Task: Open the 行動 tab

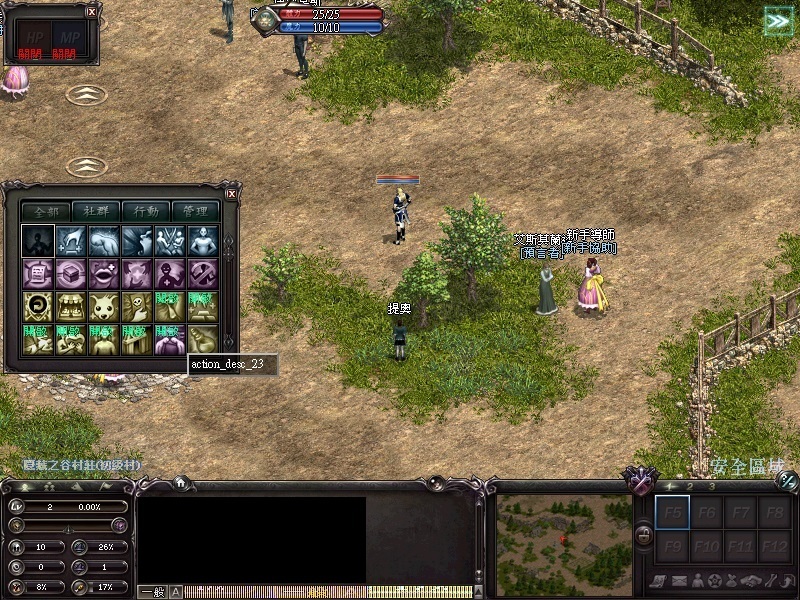Action: (x=146, y=211)
